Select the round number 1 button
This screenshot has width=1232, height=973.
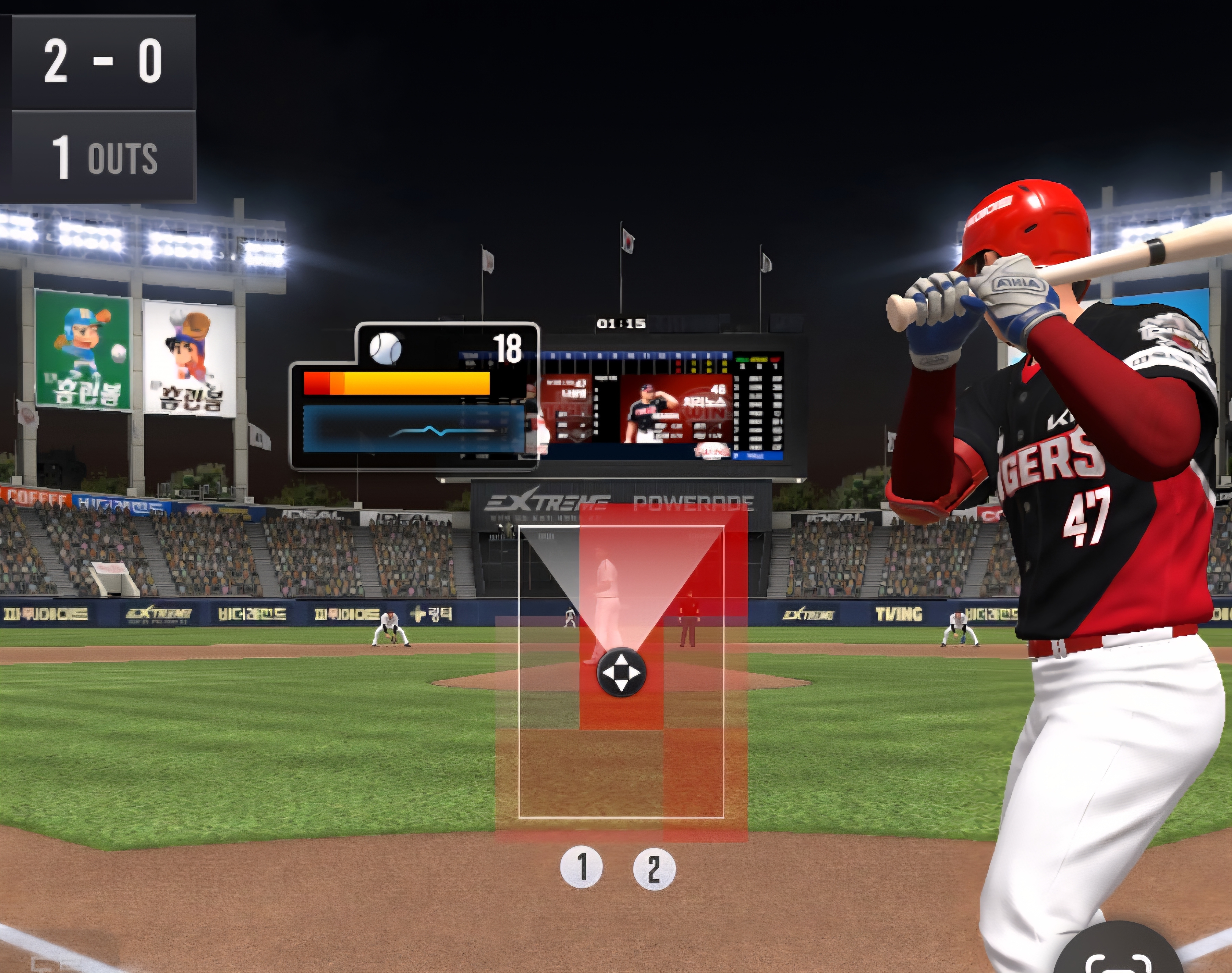[581, 868]
